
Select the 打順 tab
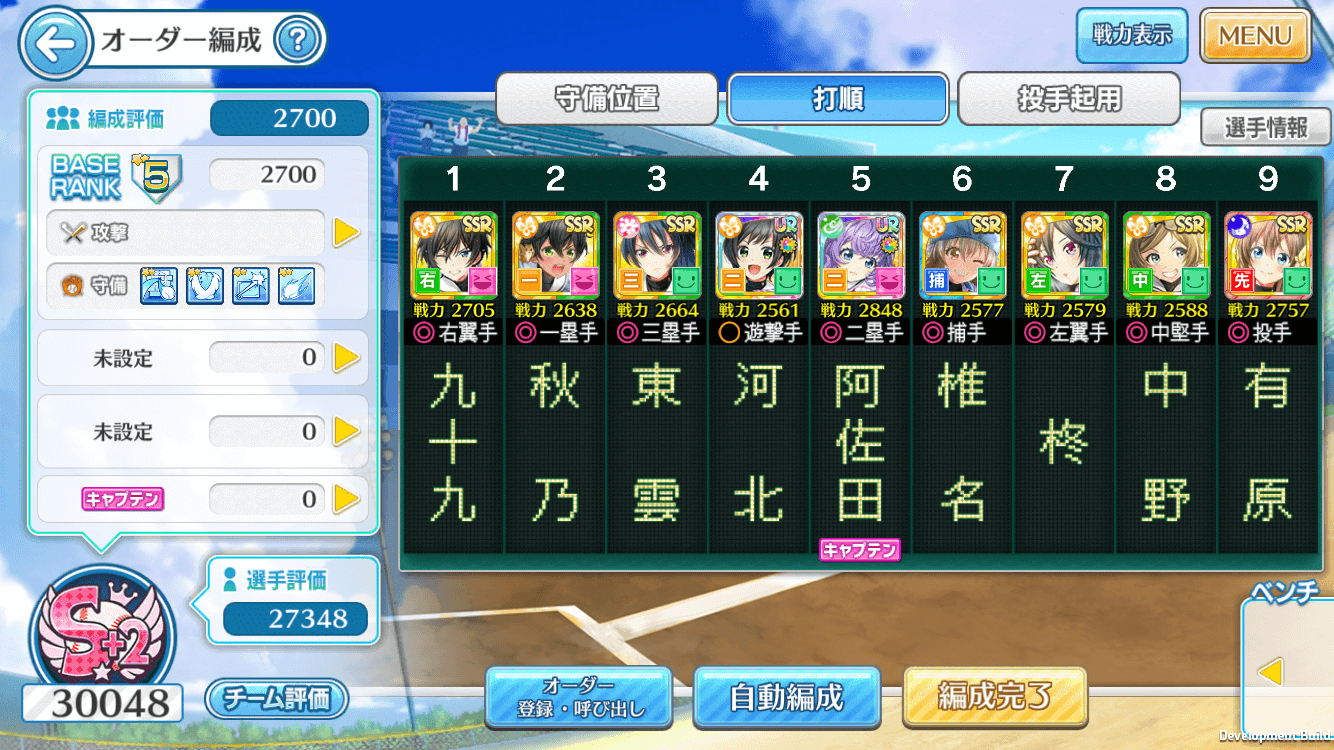click(838, 99)
